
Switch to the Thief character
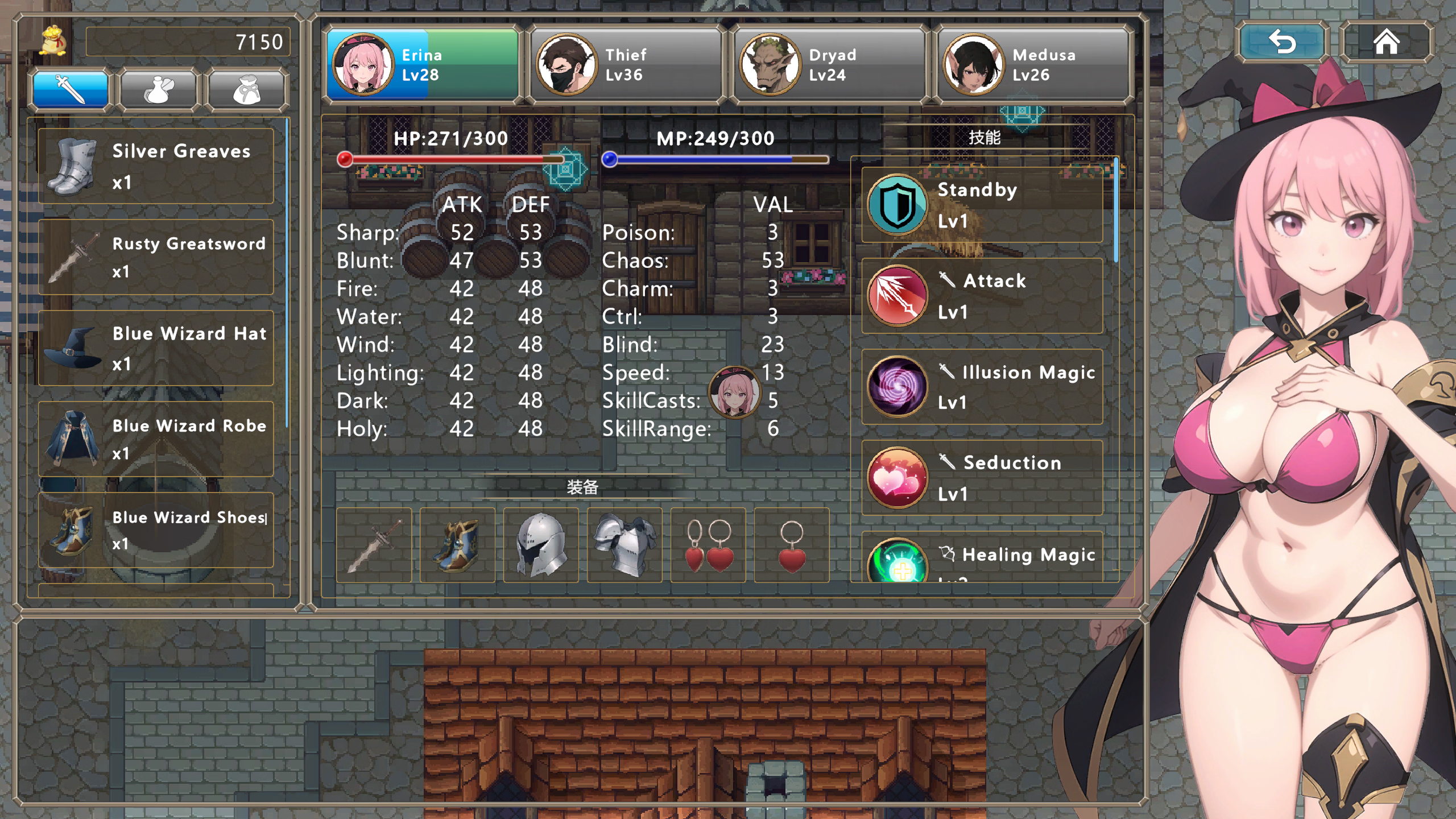tap(626, 64)
